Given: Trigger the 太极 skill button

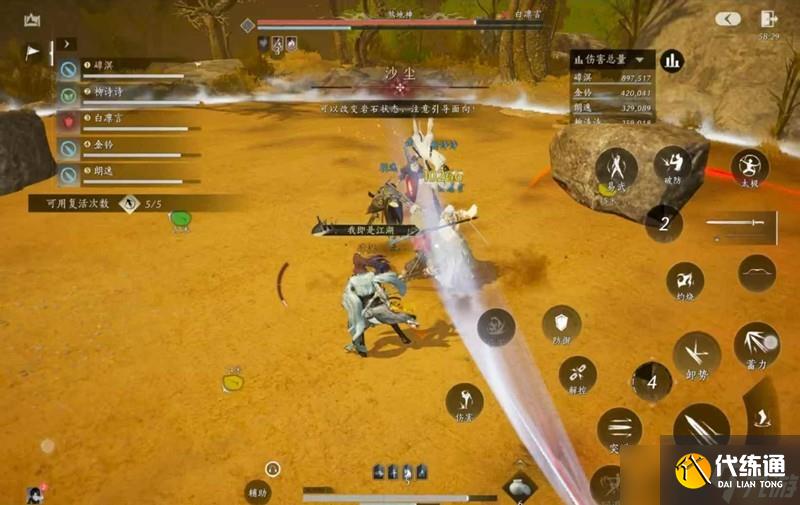Looking at the screenshot, I should [749, 168].
